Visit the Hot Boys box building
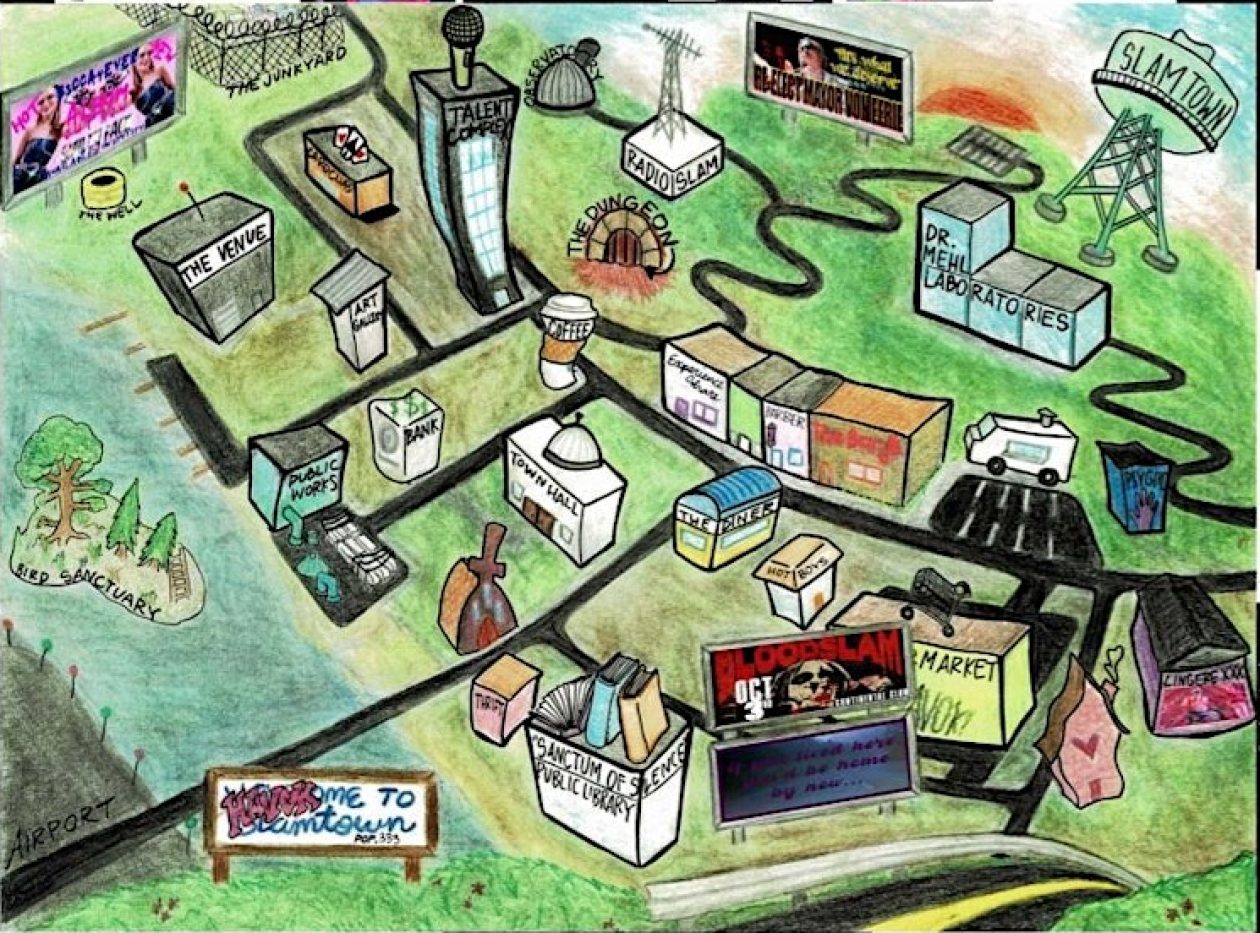This screenshot has width=1260, height=933. tap(802, 579)
